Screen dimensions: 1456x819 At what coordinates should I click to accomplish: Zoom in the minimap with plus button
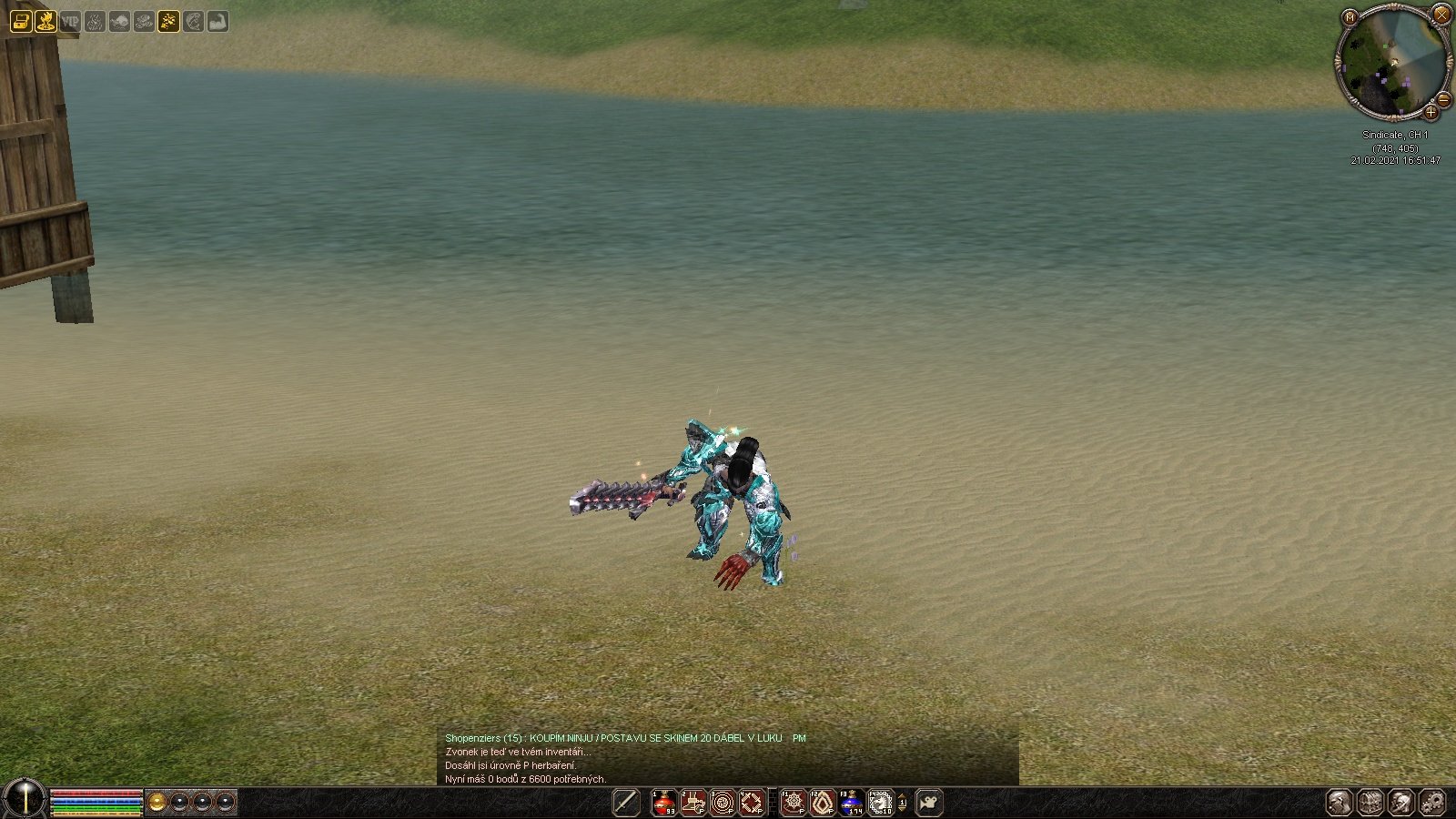[x=1431, y=112]
